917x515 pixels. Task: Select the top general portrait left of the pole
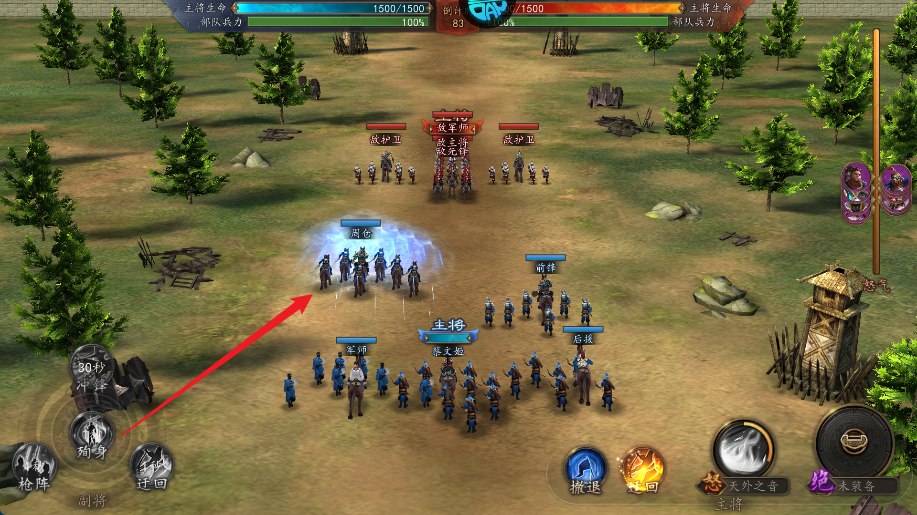pyautogui.click(x=855, y=180)
